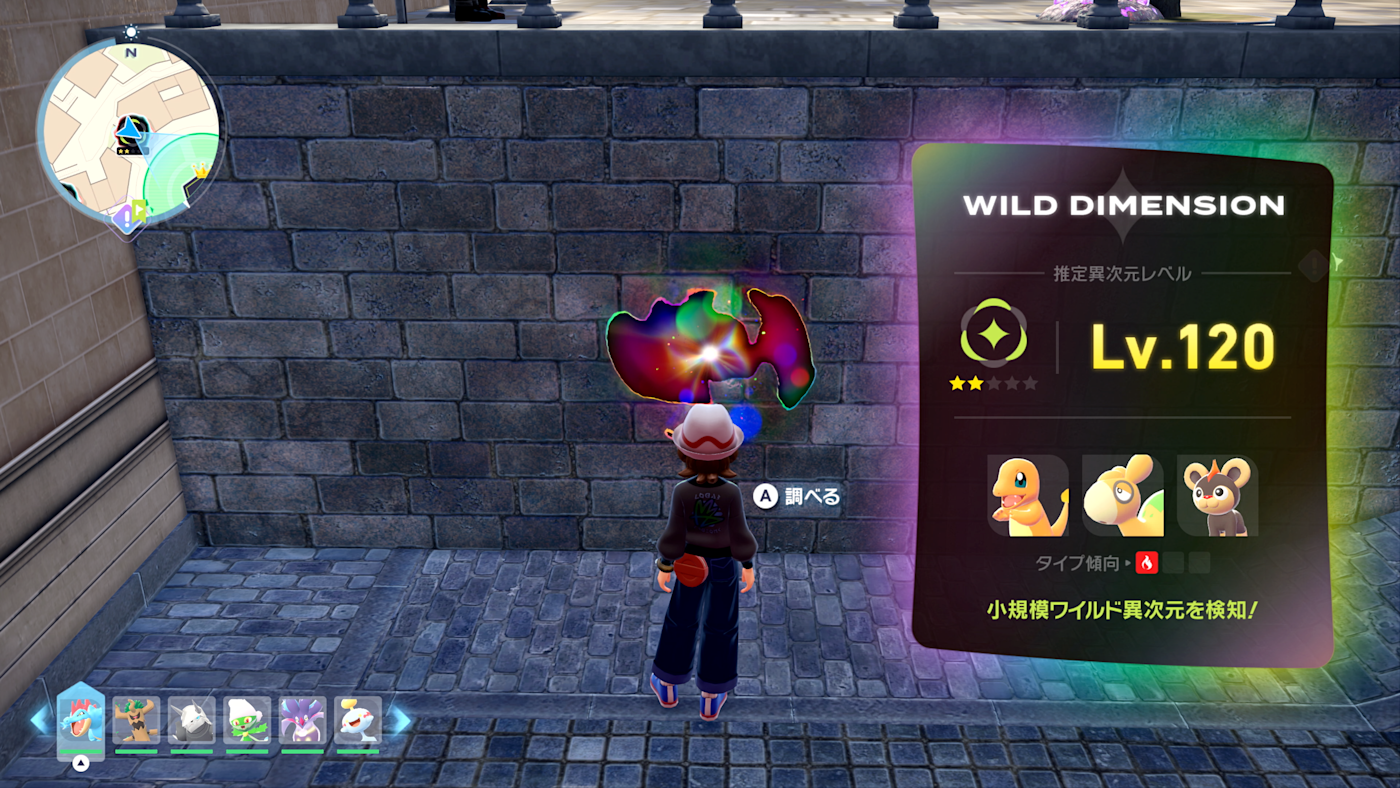
Task: Switch to the purple Florges party slot
Action: point(302,720)
